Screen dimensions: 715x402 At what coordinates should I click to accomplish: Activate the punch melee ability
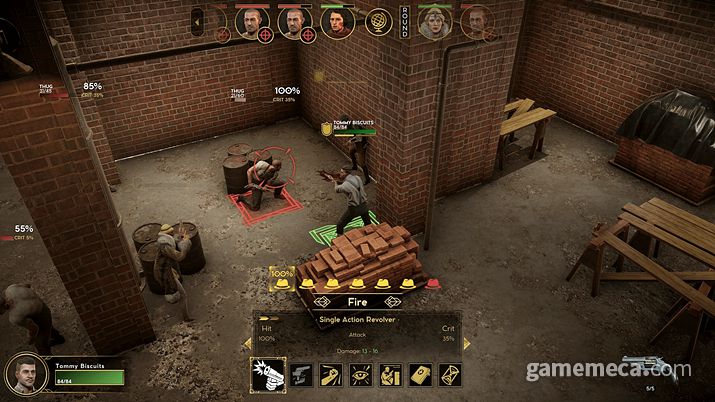coord(331,376)
